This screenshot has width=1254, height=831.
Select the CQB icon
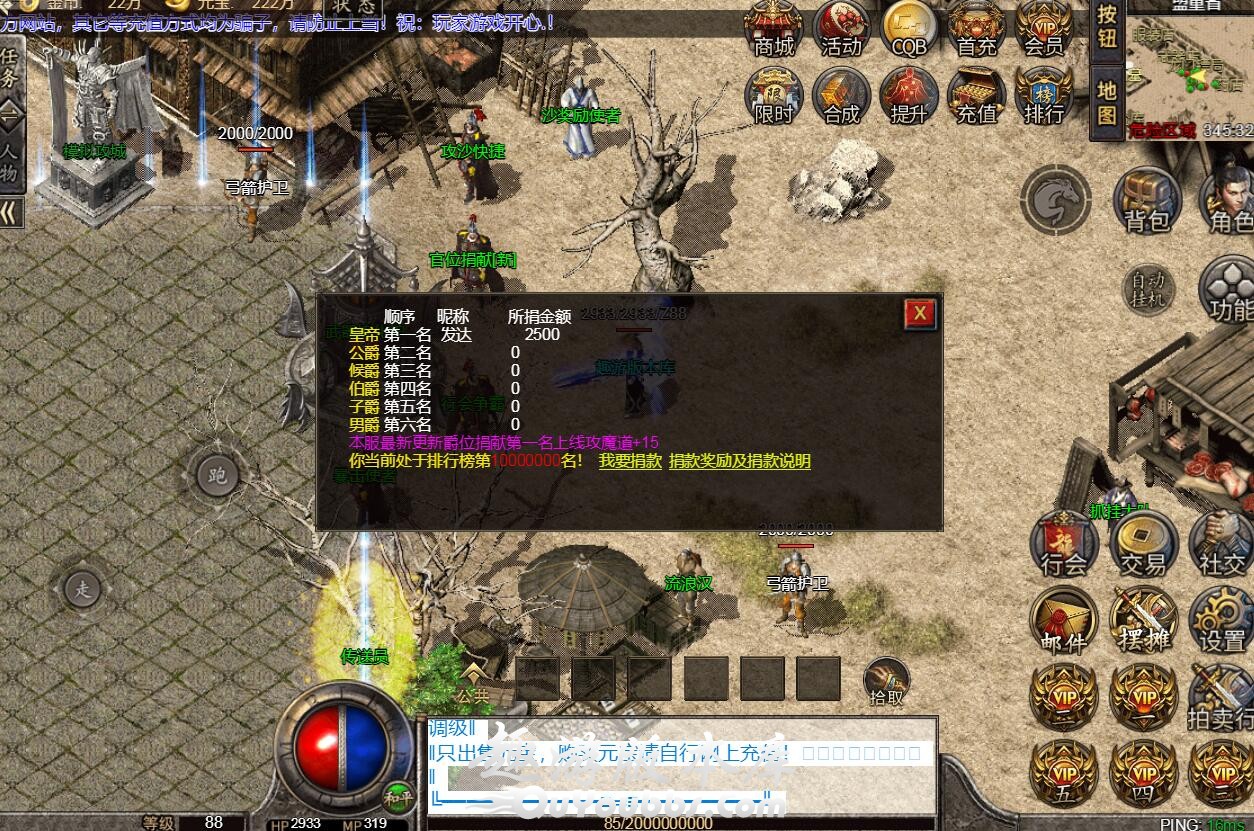coord(909,29)
